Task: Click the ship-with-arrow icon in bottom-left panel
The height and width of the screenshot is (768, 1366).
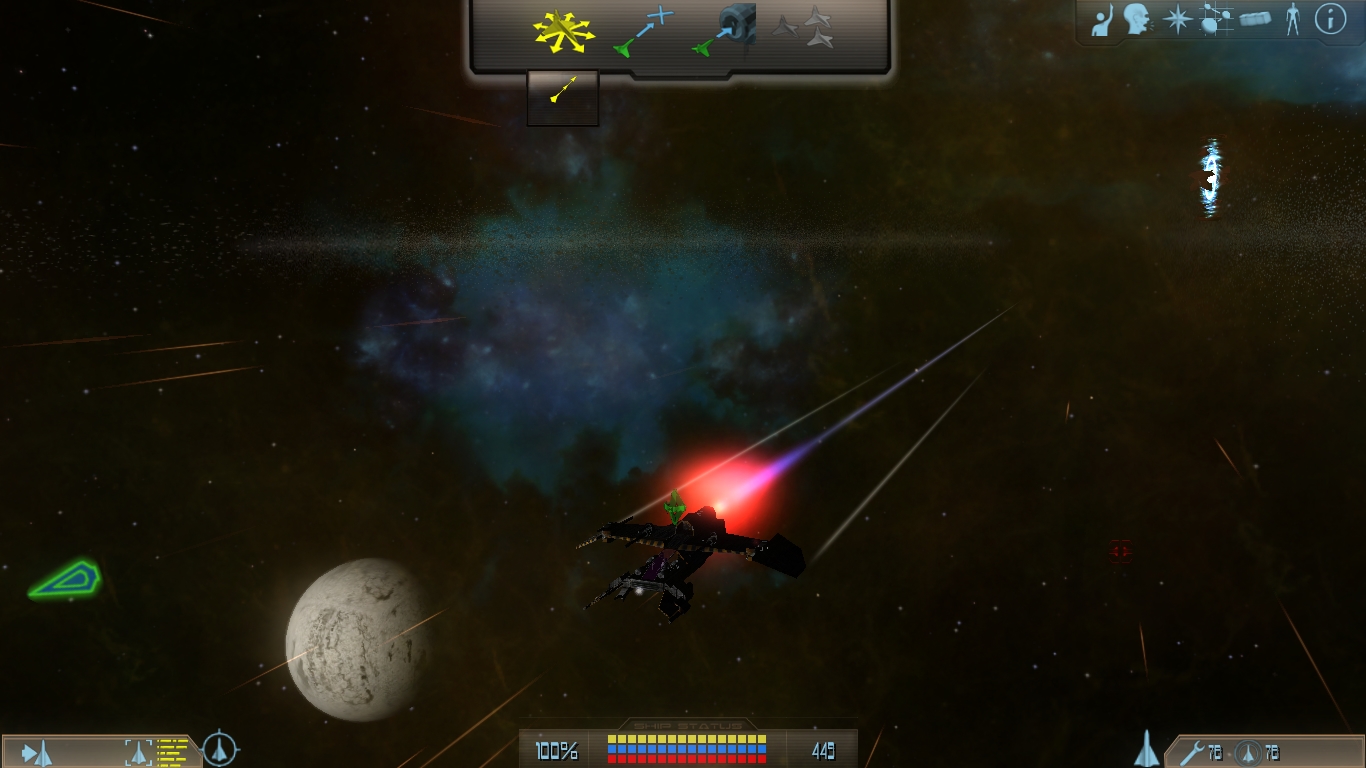Action: point(37,752)
